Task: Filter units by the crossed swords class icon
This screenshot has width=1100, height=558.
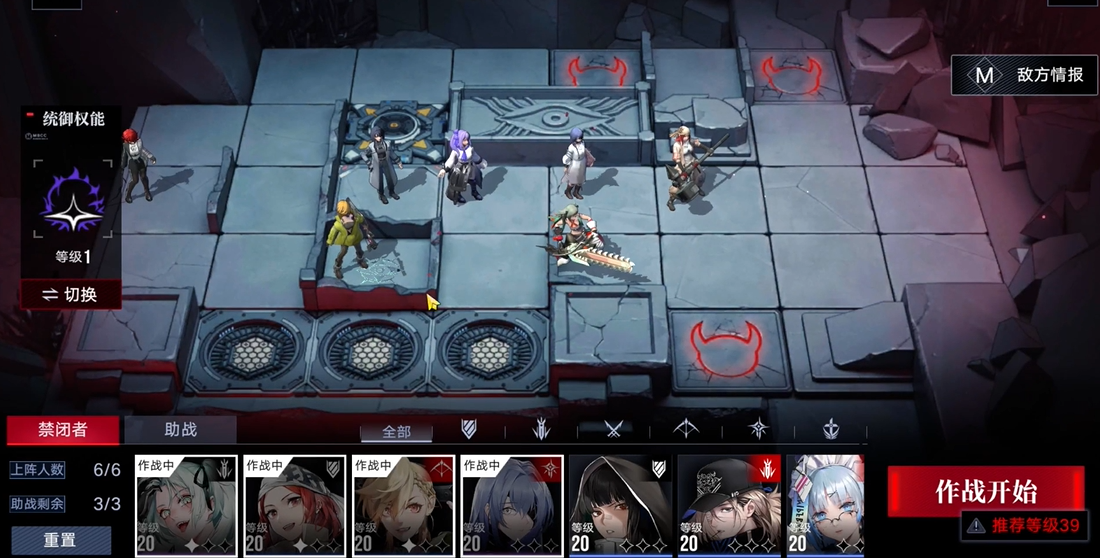Action: click(x=613, y=429)
